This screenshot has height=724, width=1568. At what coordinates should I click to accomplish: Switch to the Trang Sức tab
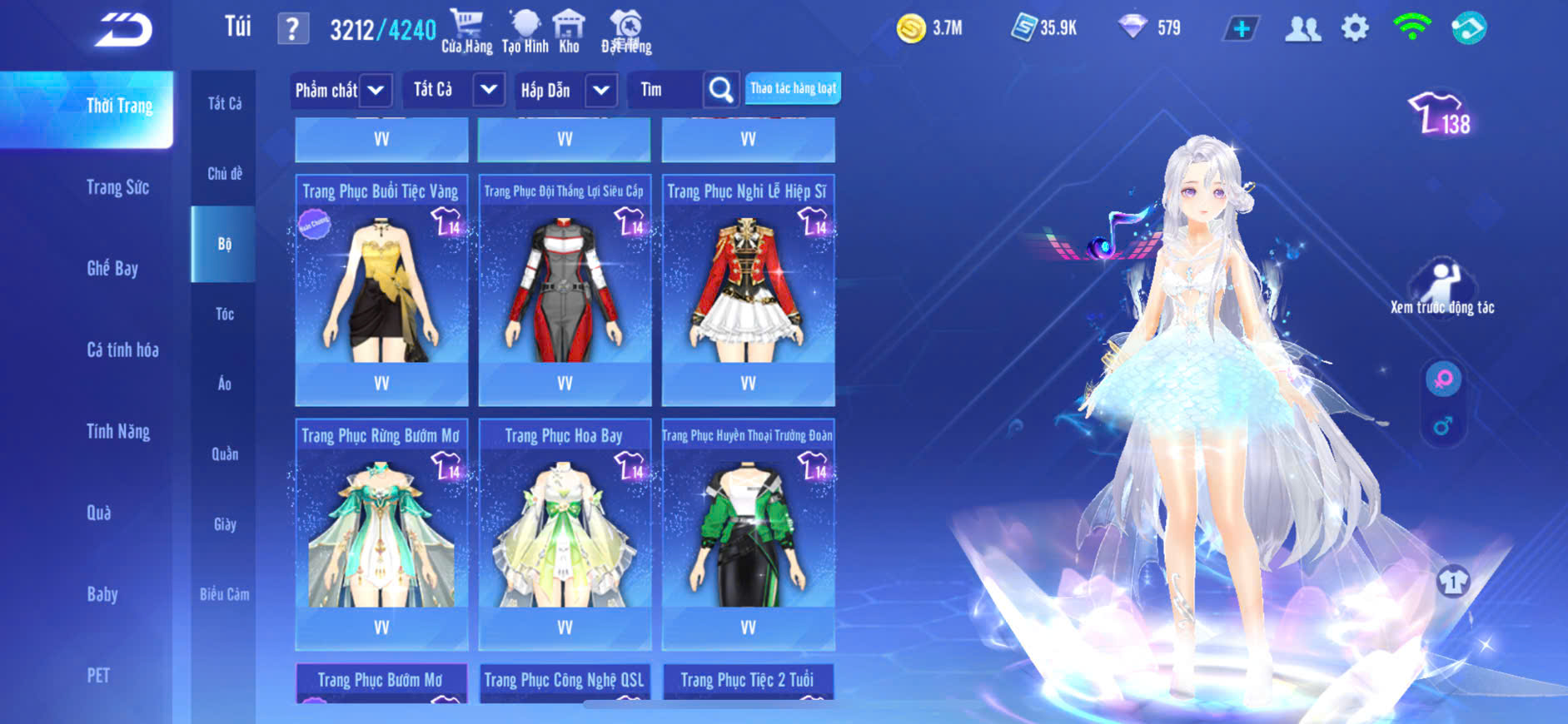pyautogui.click(x=117, y=187)
